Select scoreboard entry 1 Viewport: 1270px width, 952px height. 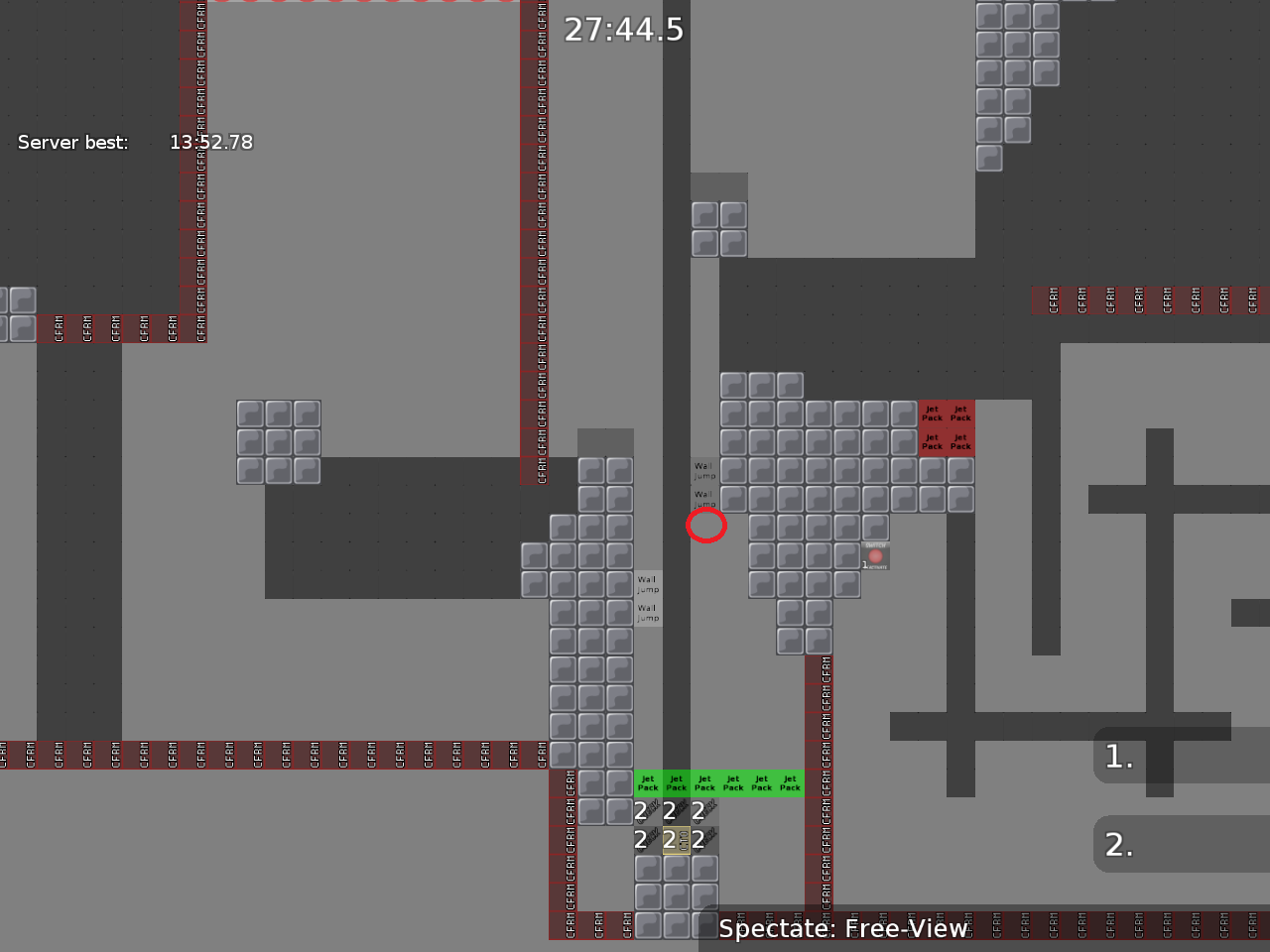click(x=1117, y=757)
